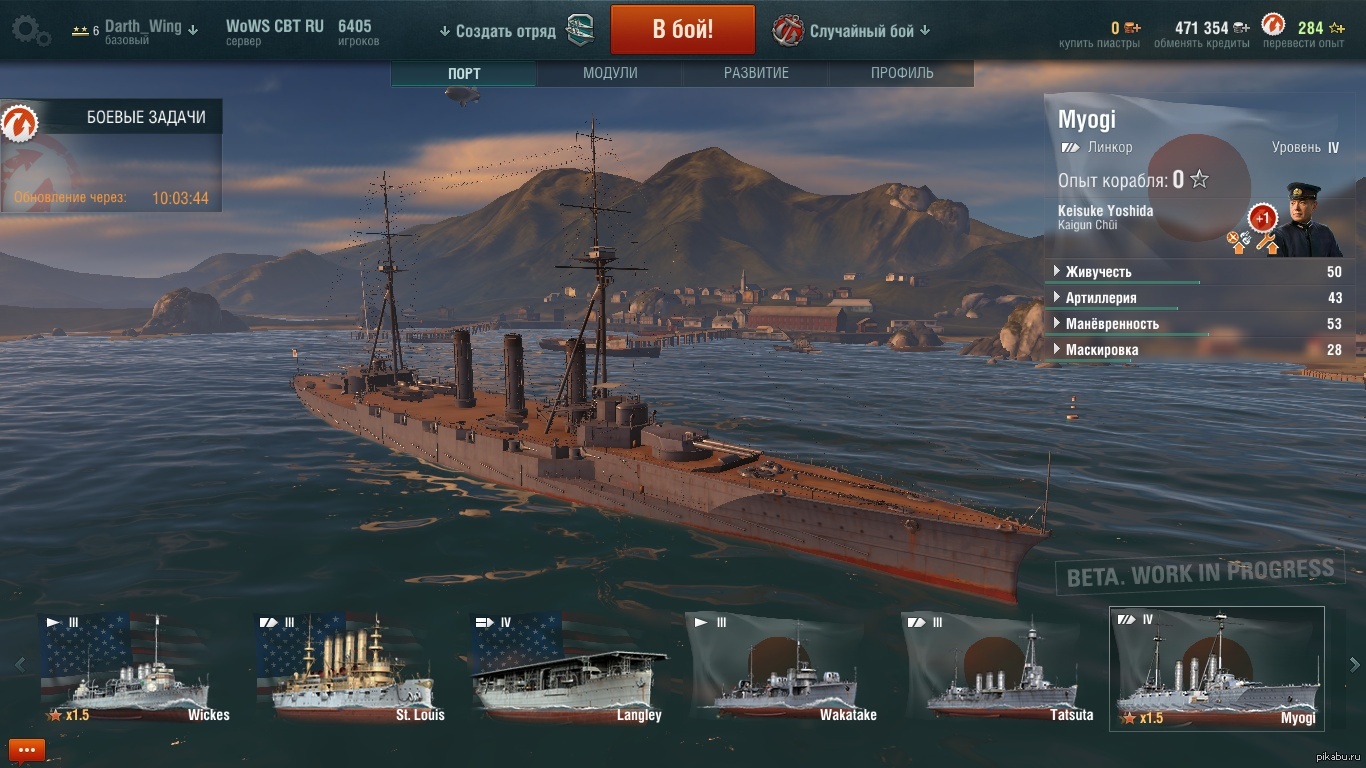
Task: Open the Профиль tab
Action: click(x=902, y=73)
